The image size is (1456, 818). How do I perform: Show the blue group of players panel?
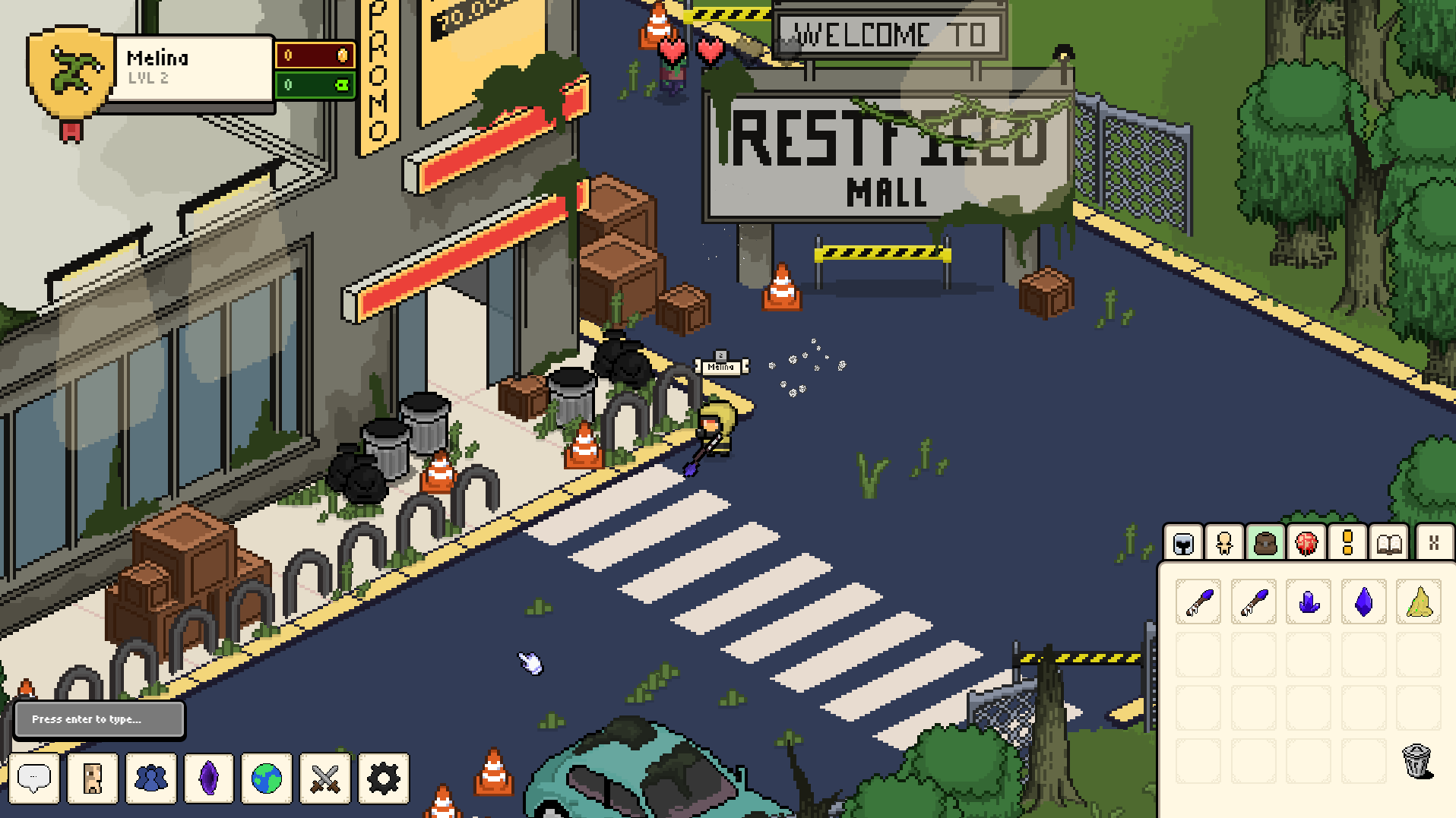[x=151, y=778]
